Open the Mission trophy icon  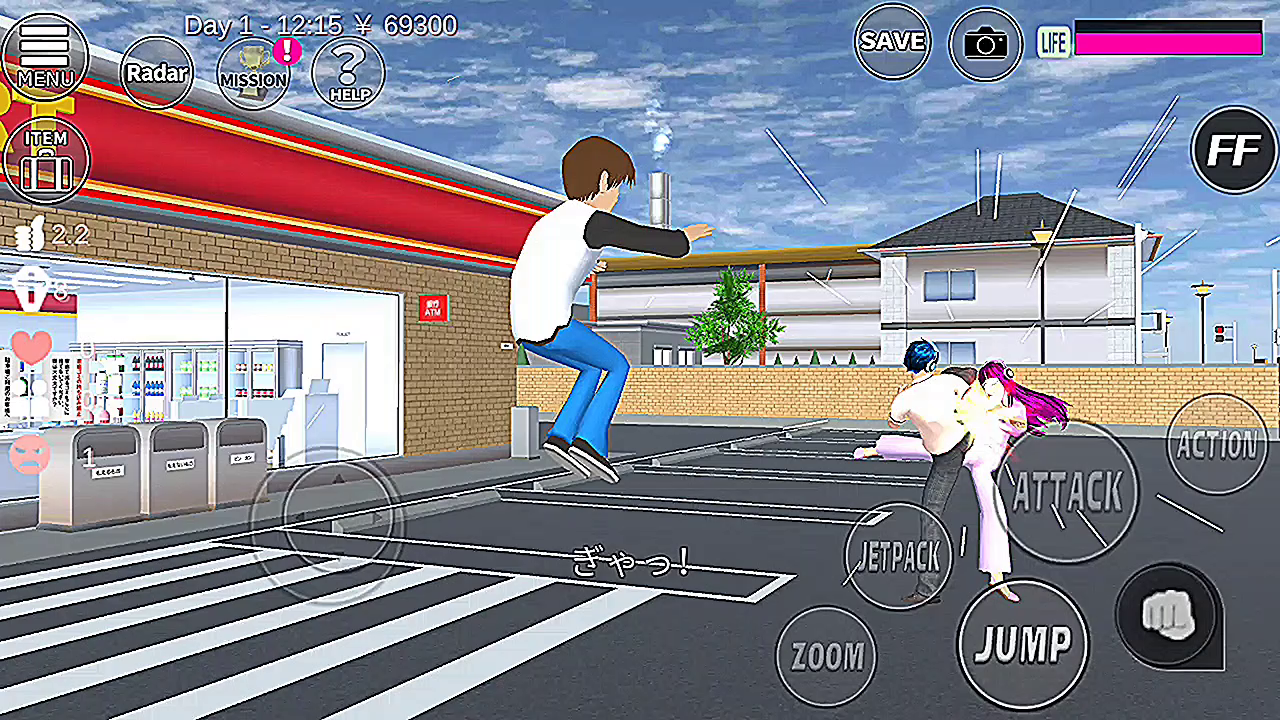point(253,72)
